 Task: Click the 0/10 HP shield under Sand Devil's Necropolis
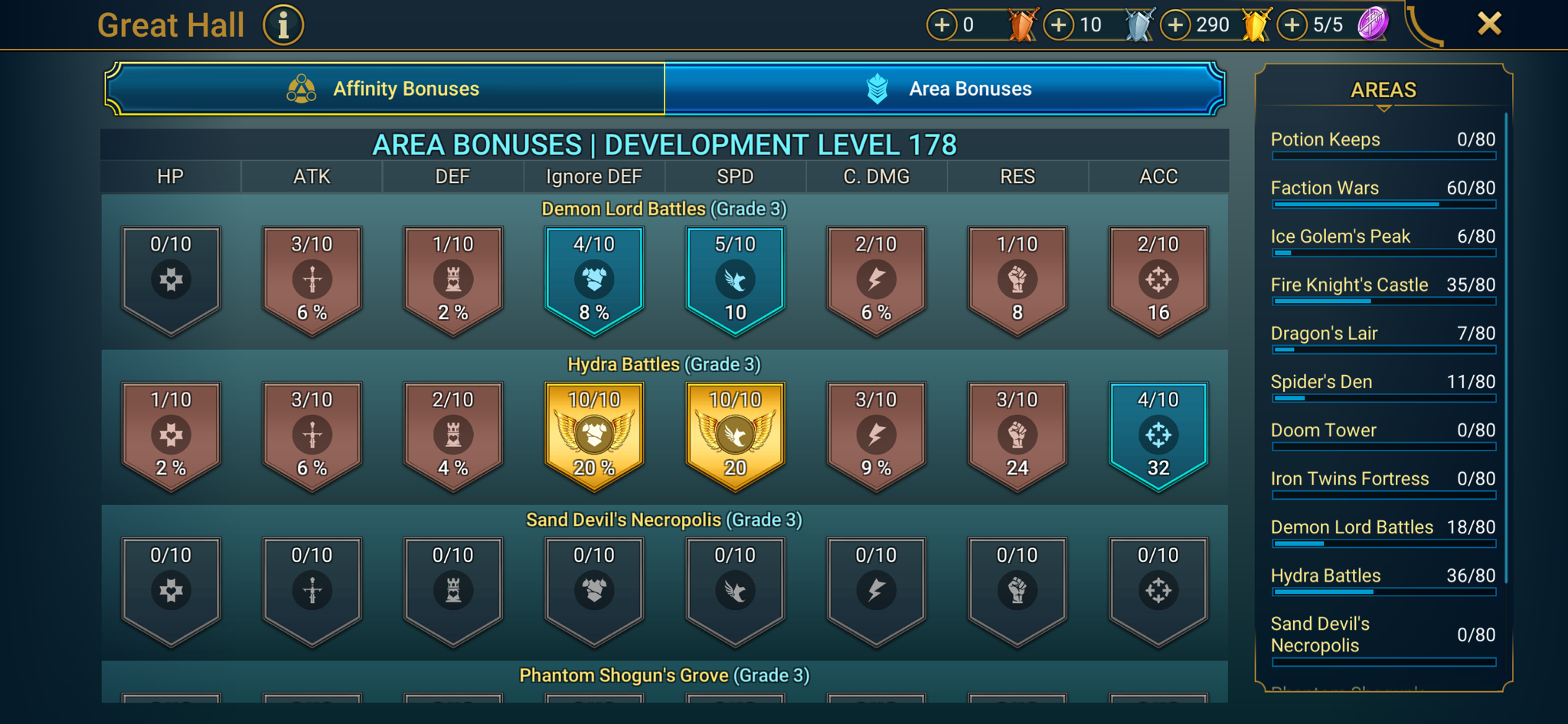(171, 589)
